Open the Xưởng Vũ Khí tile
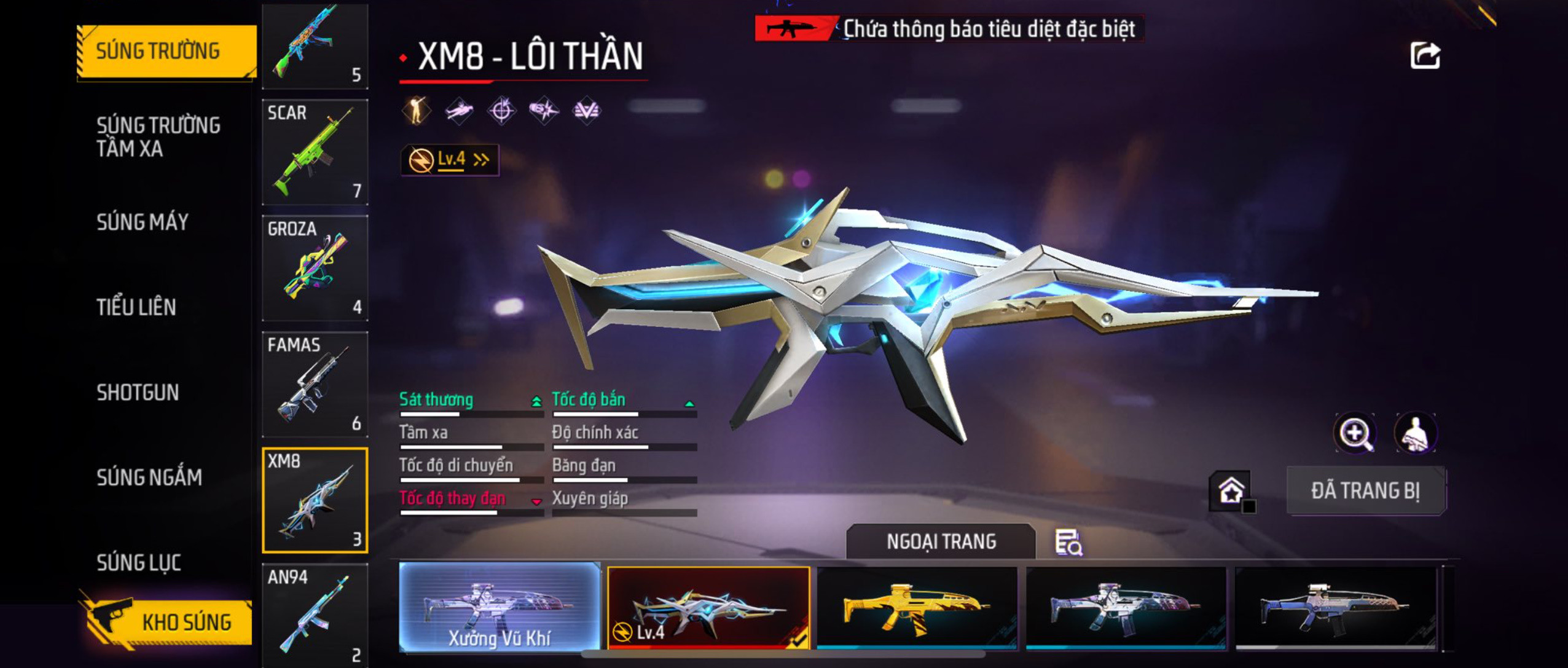Screen dimensions: 1568x668 [500, 607]
